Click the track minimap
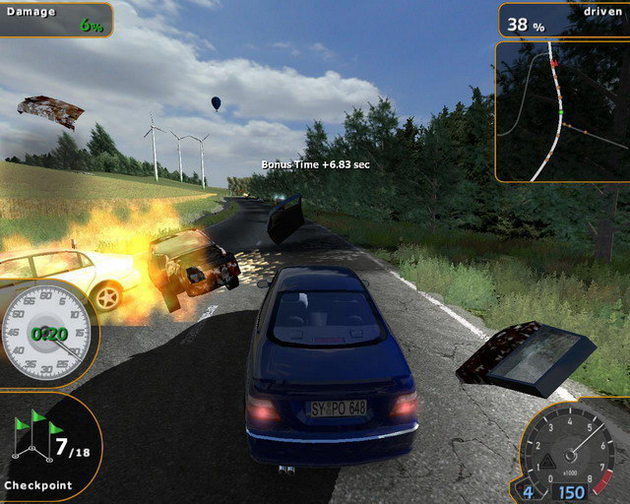This screenshot has width=630, height=504. point(562,111)
